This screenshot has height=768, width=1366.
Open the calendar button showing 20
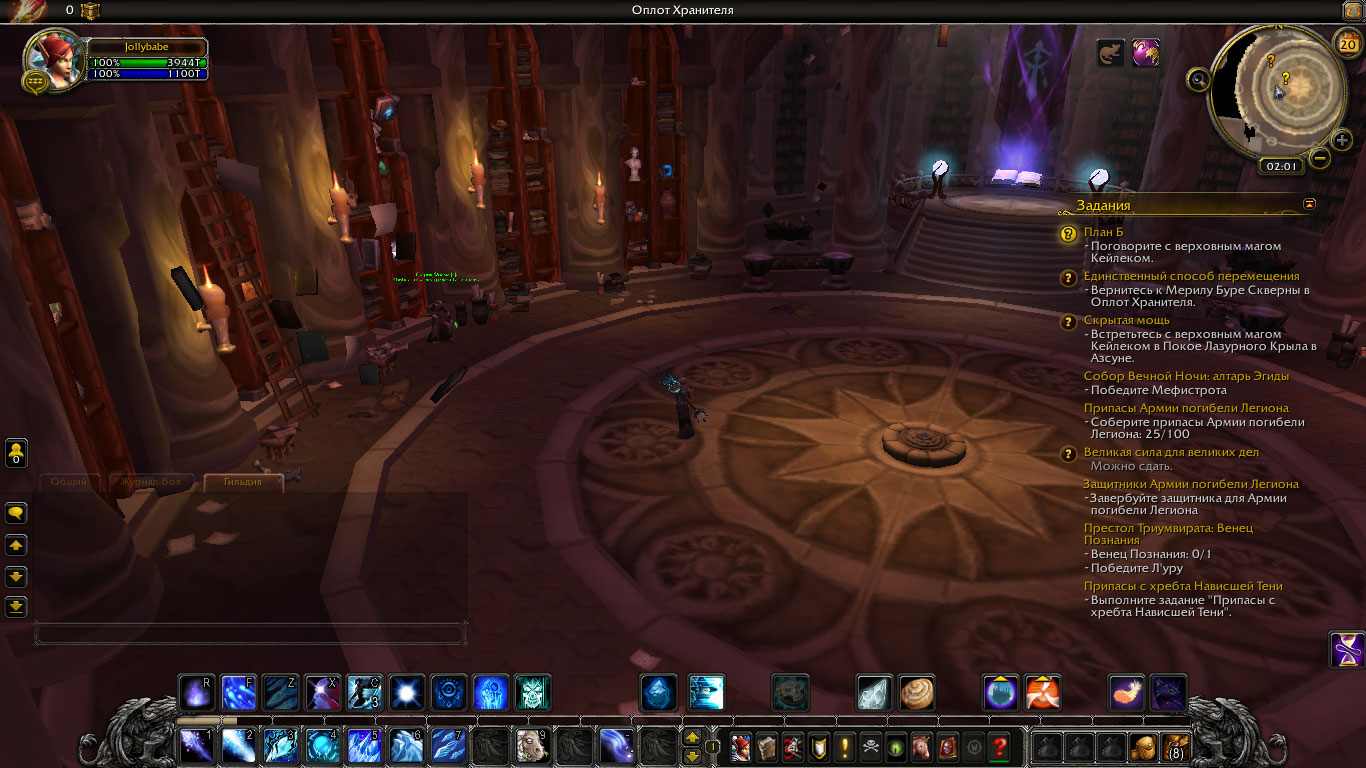pos(1346,42)
